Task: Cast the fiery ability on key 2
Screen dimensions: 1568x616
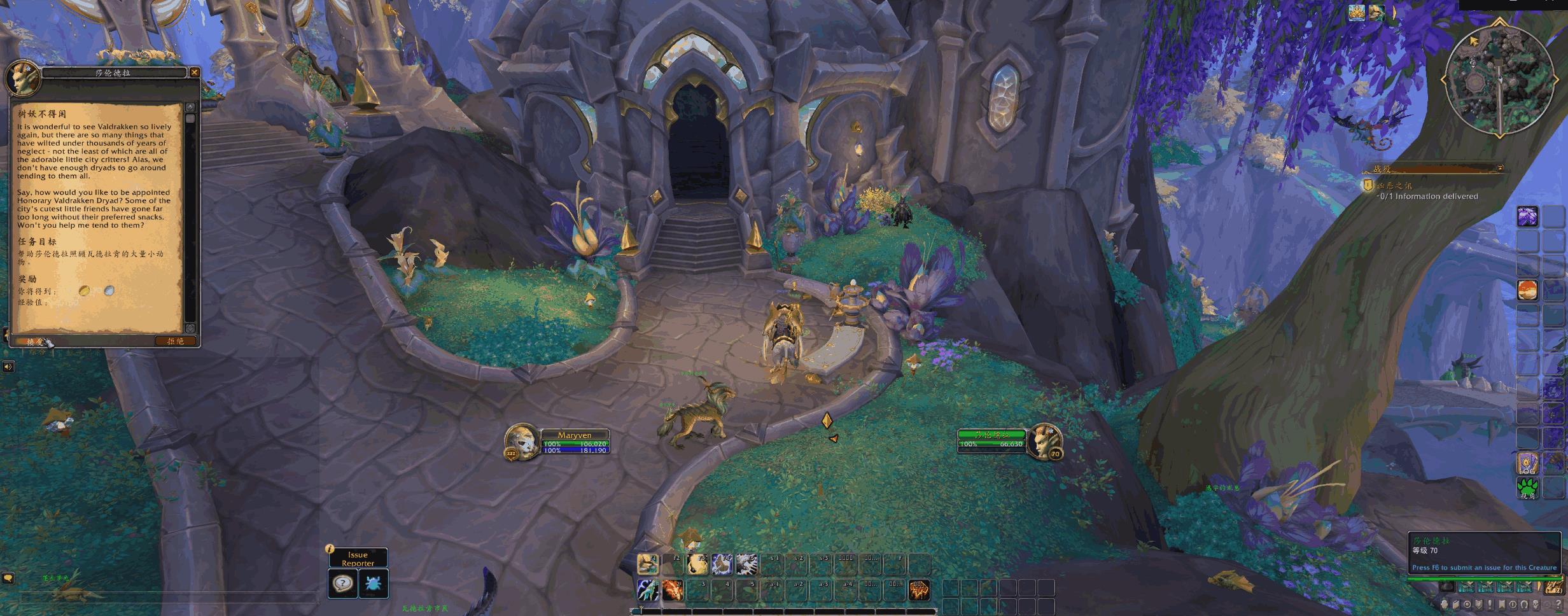Action: pyautogui.click(x=673, y=590)
